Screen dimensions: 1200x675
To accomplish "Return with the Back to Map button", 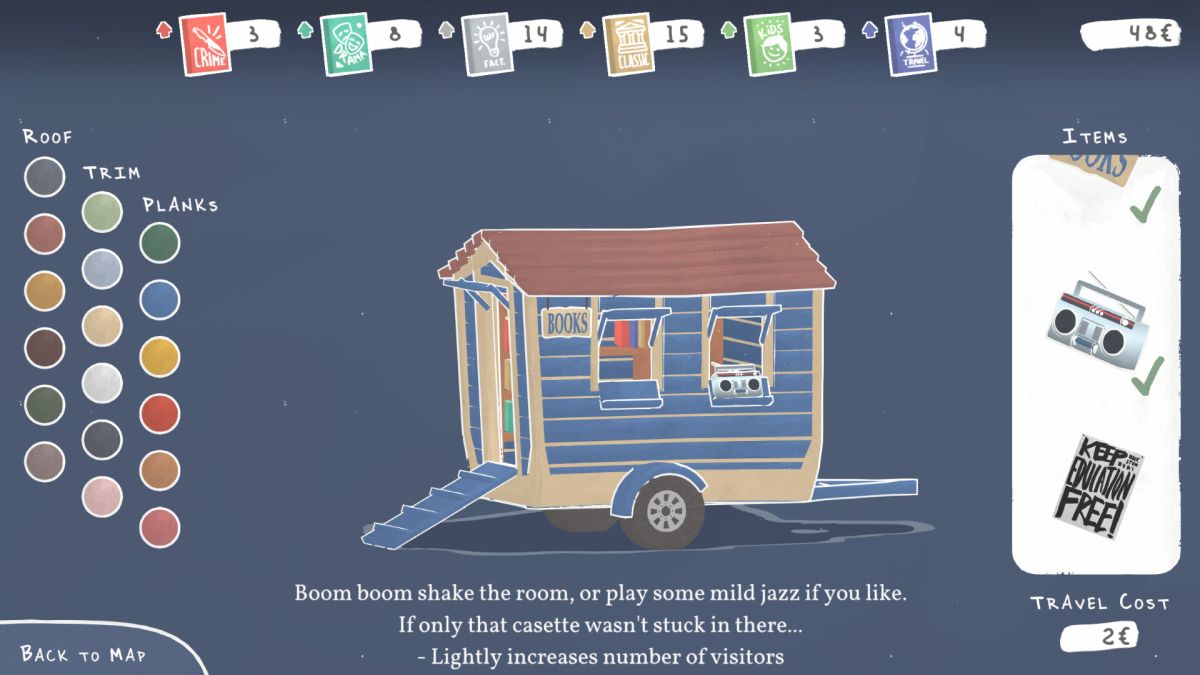I will (x=84, y=654).
